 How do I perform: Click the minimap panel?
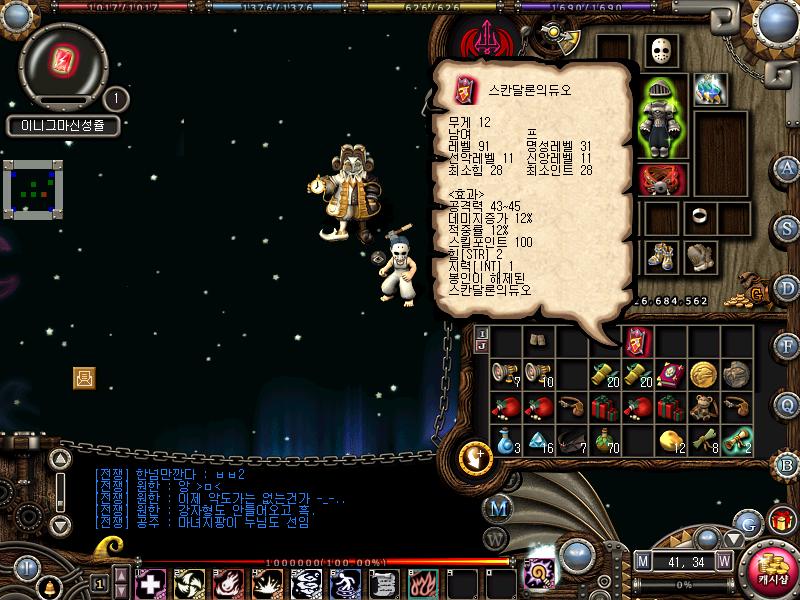(33, 190)
